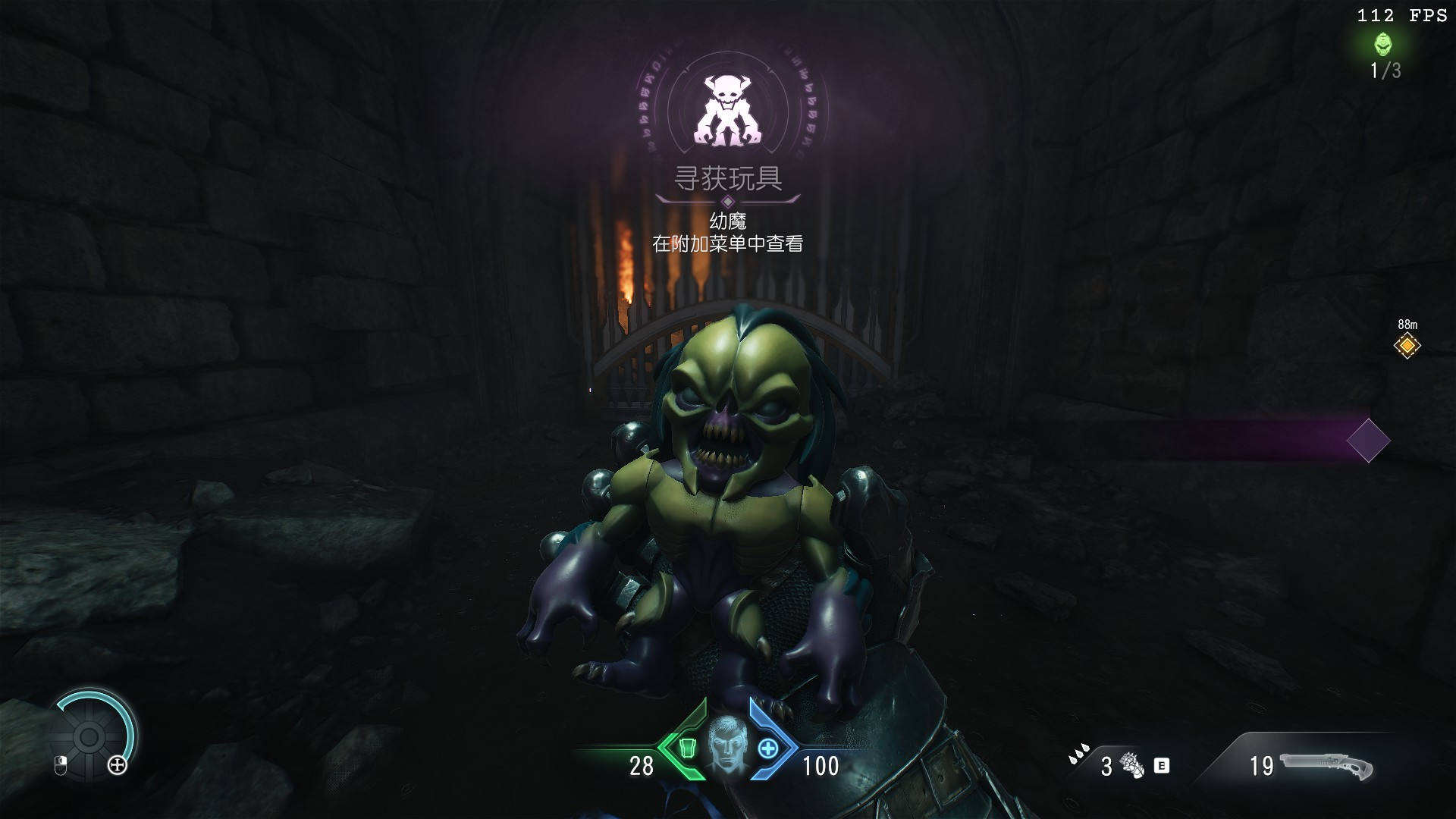
Task: Click the green demon head secrets icon
Action: click(x=1383, y=45)
